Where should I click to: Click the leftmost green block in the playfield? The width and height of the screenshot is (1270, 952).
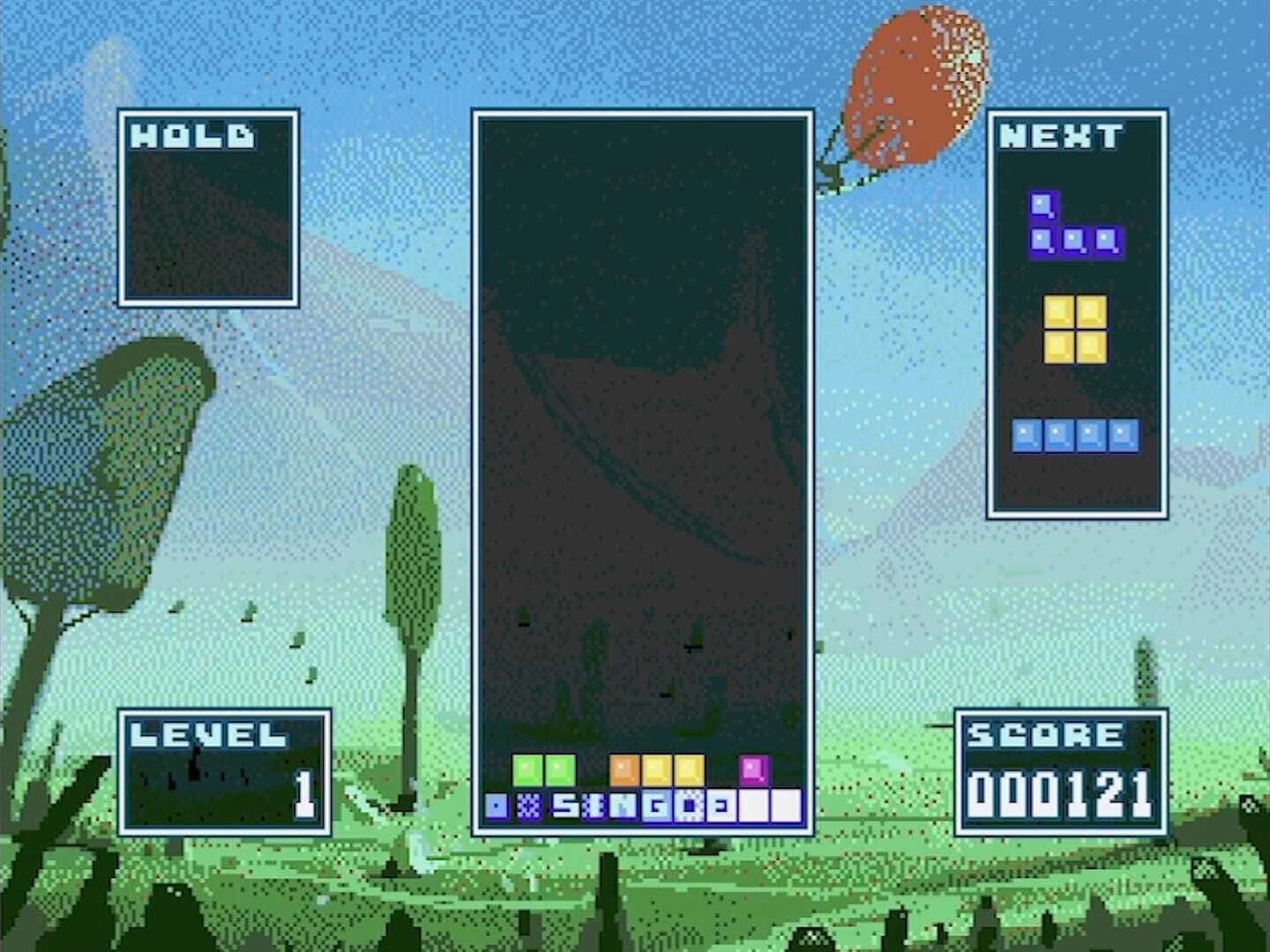click(527, 769)
